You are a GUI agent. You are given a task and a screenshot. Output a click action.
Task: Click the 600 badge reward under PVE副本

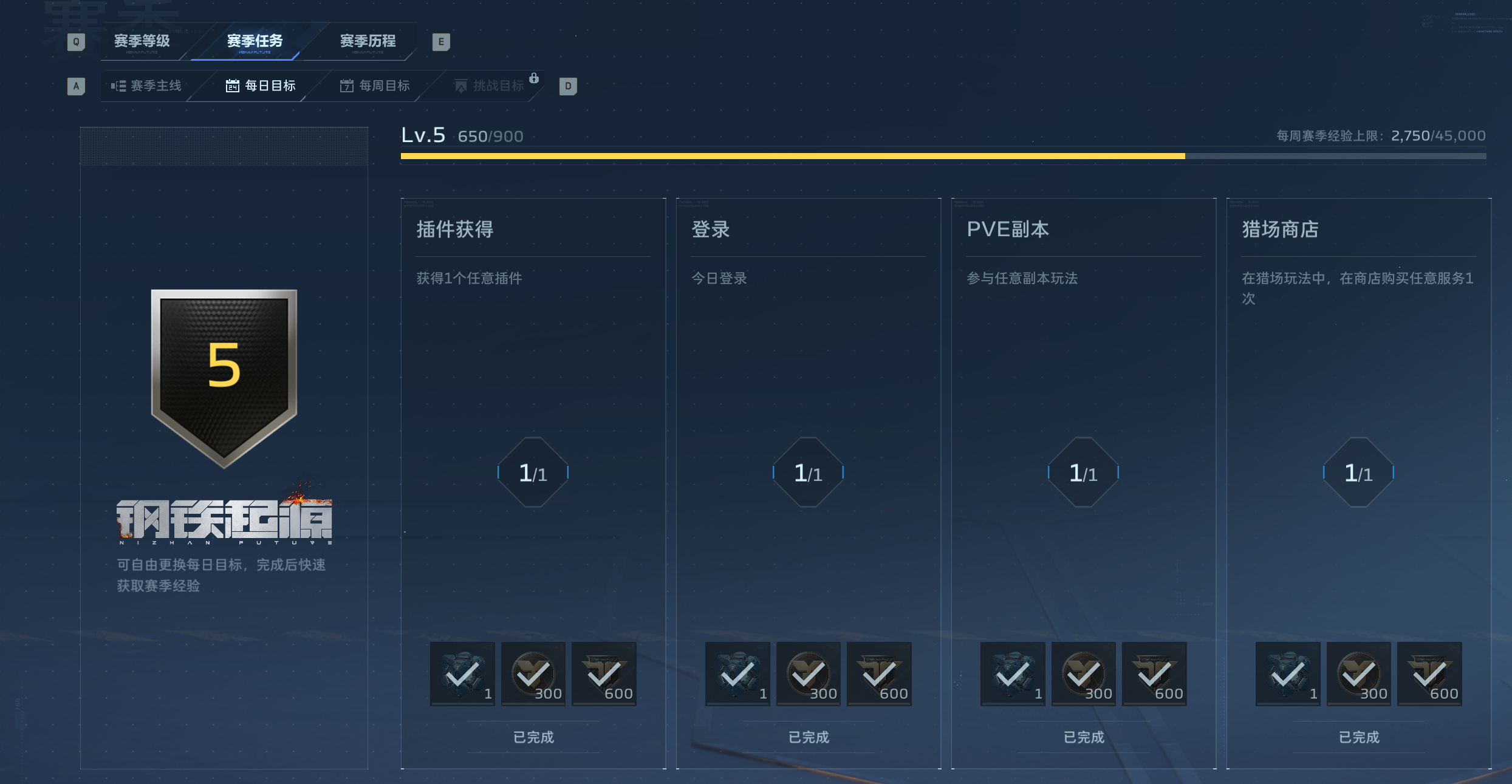[x=1154, y=673]
